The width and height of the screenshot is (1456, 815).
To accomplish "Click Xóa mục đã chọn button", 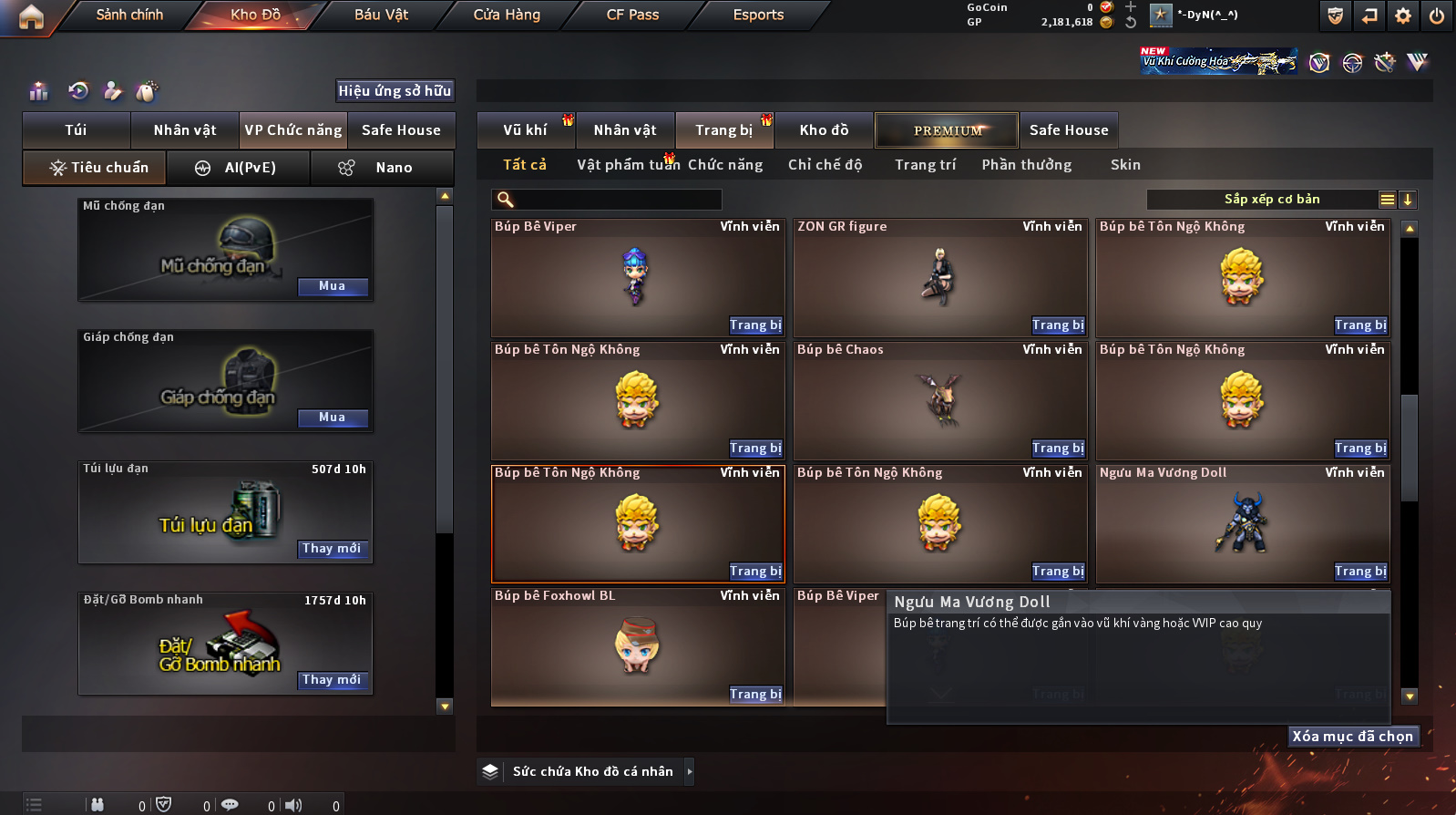I will [x=1352, y=737].
